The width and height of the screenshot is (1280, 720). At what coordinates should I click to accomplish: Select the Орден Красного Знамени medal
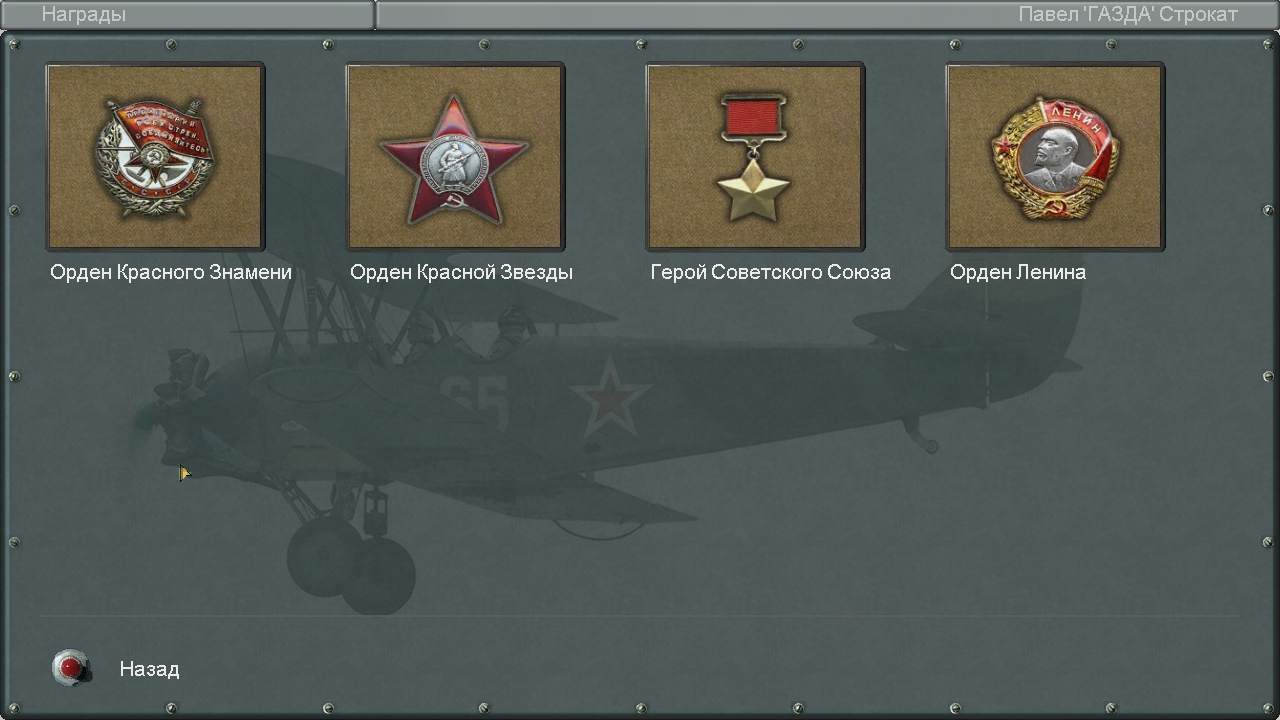(x=155, y=157)
